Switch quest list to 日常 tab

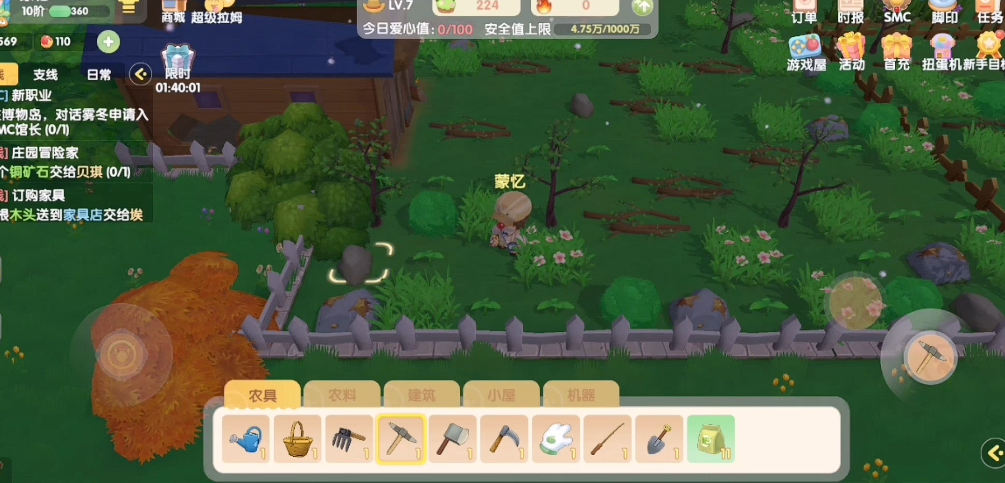point(99,74)
